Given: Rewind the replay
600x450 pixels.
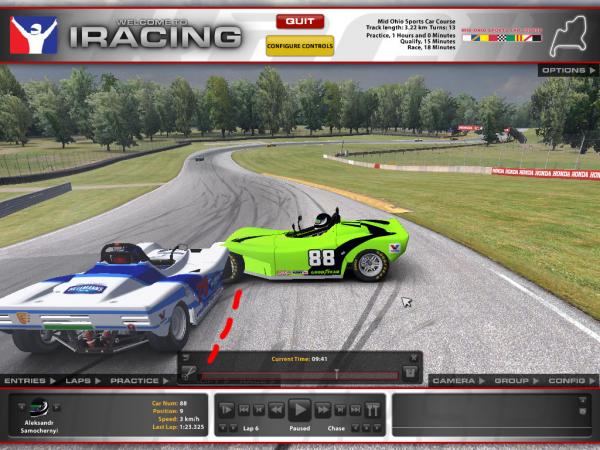Looking at the screenshot, I should [274, 409].
